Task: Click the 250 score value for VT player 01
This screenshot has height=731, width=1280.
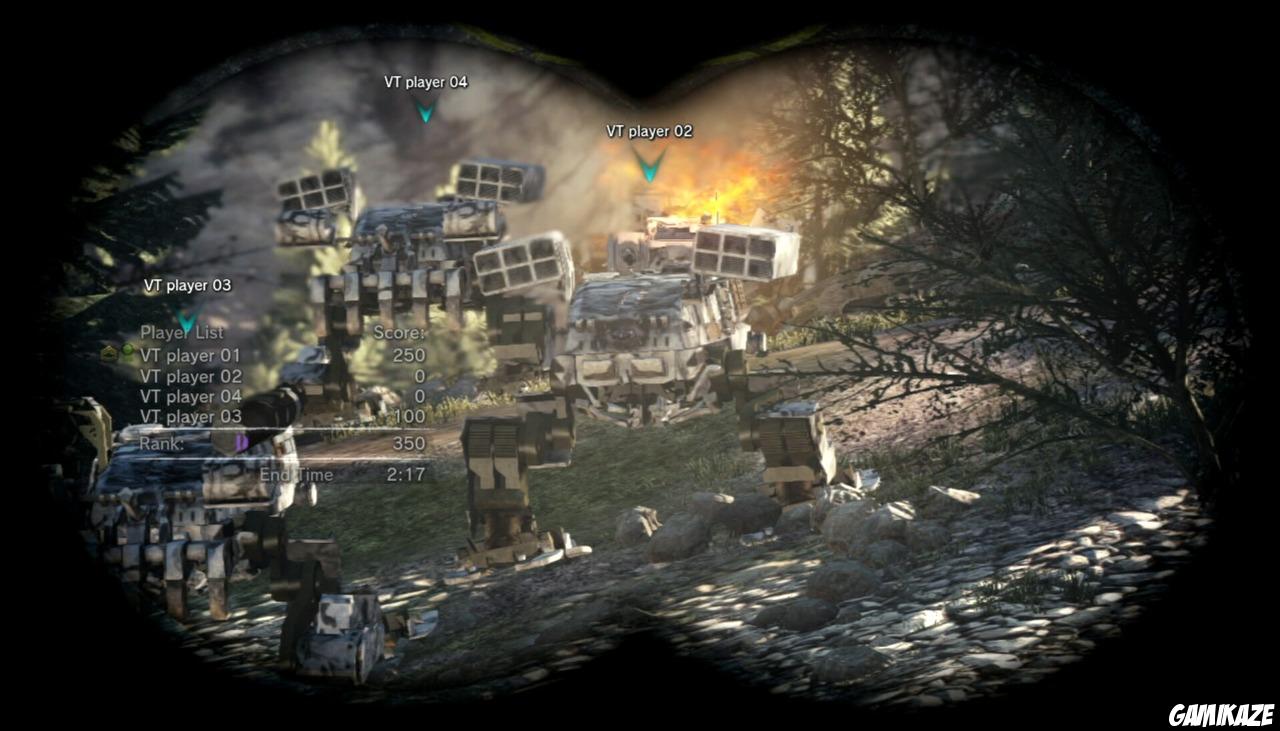Action: [409, 355]
